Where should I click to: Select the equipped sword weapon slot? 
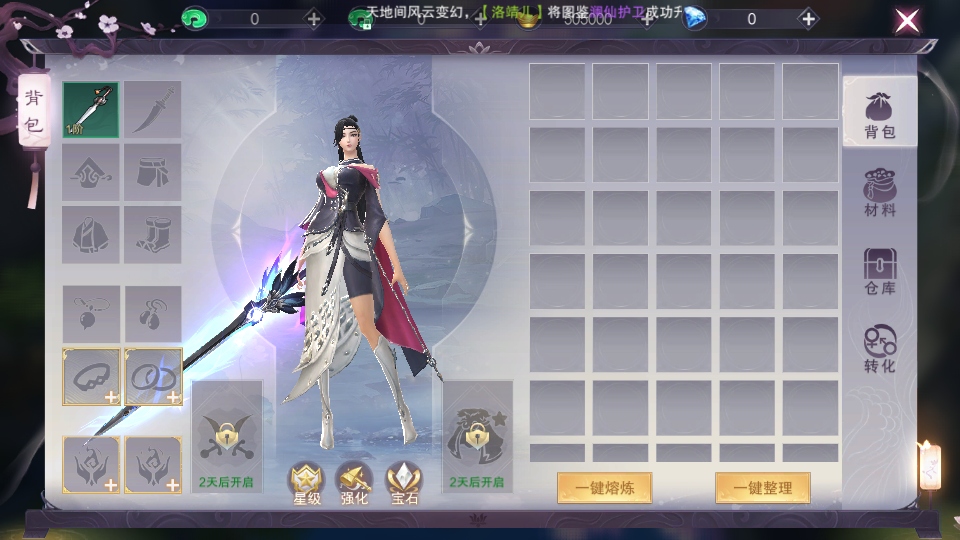click(x=91, y=110)
